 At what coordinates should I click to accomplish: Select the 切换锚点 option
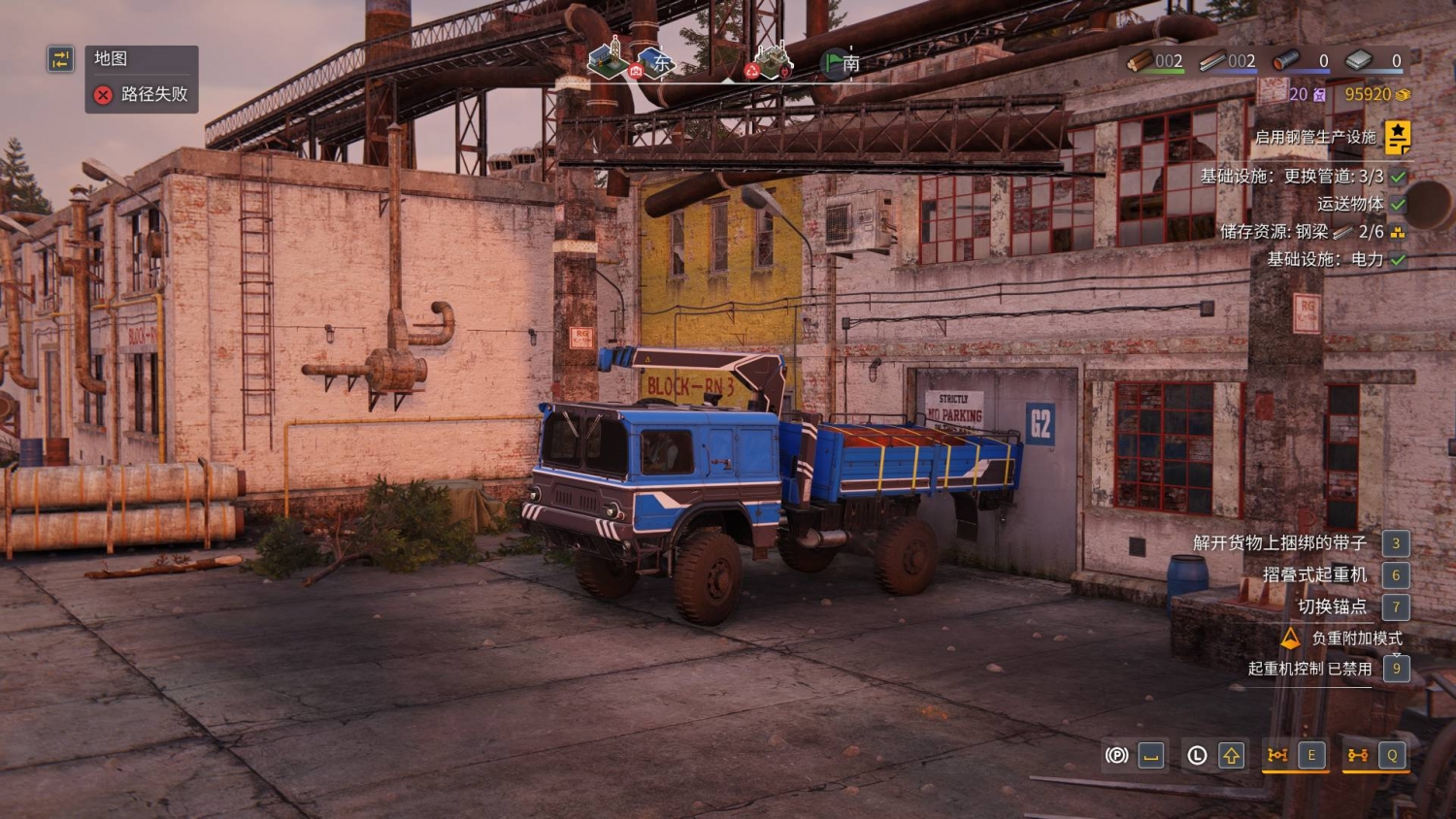tap(1332, 606)
